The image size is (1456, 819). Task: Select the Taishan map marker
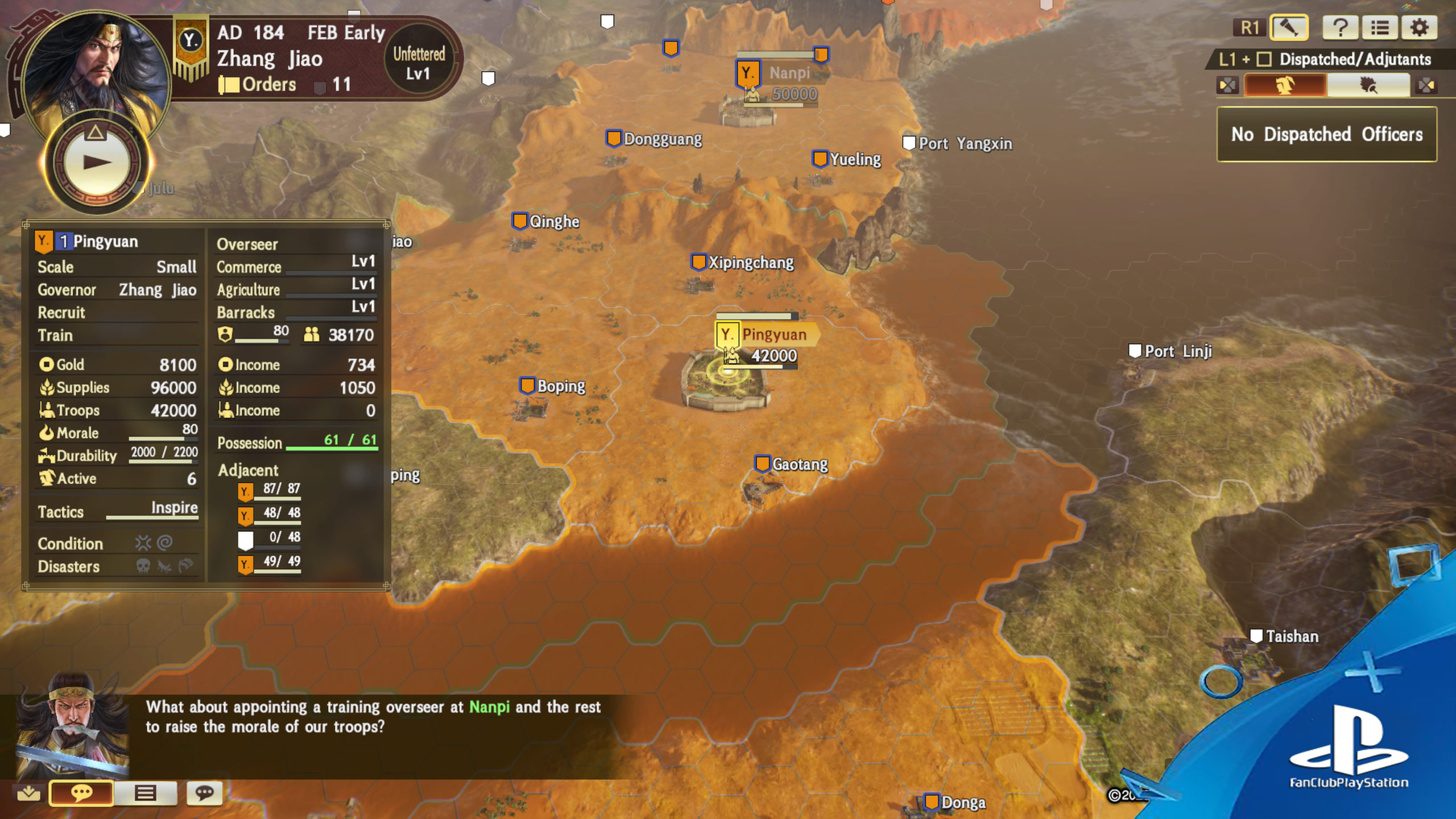pyautogui.click(x=1256, y=636)
